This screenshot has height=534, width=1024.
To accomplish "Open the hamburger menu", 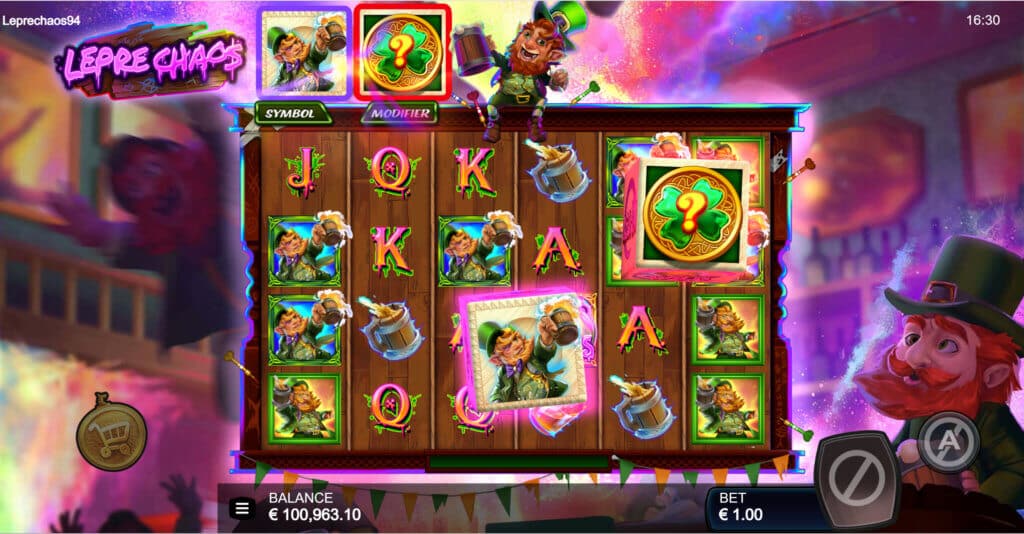I will [x=242, y=508].
